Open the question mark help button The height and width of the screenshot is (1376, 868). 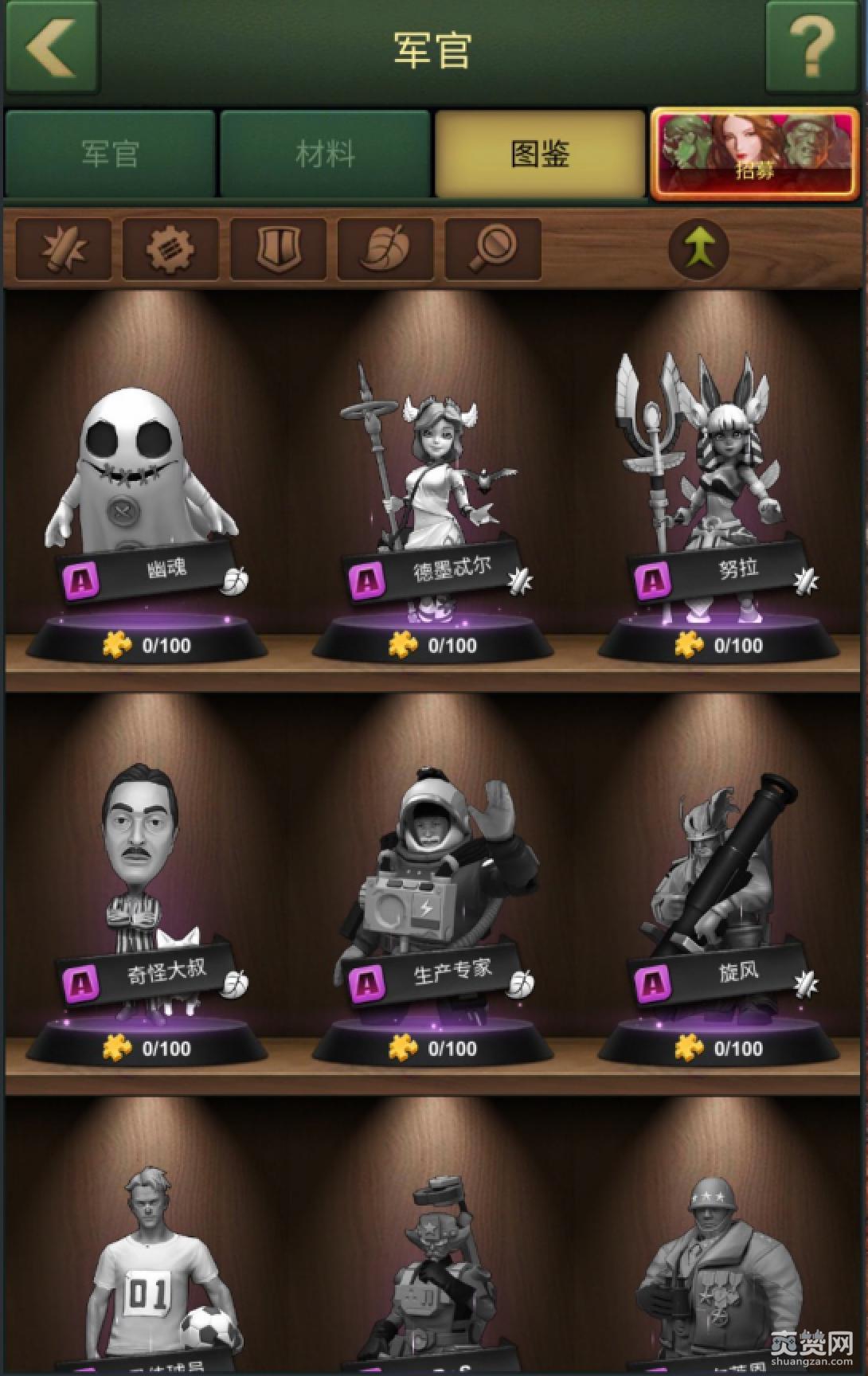pos(812,46)
